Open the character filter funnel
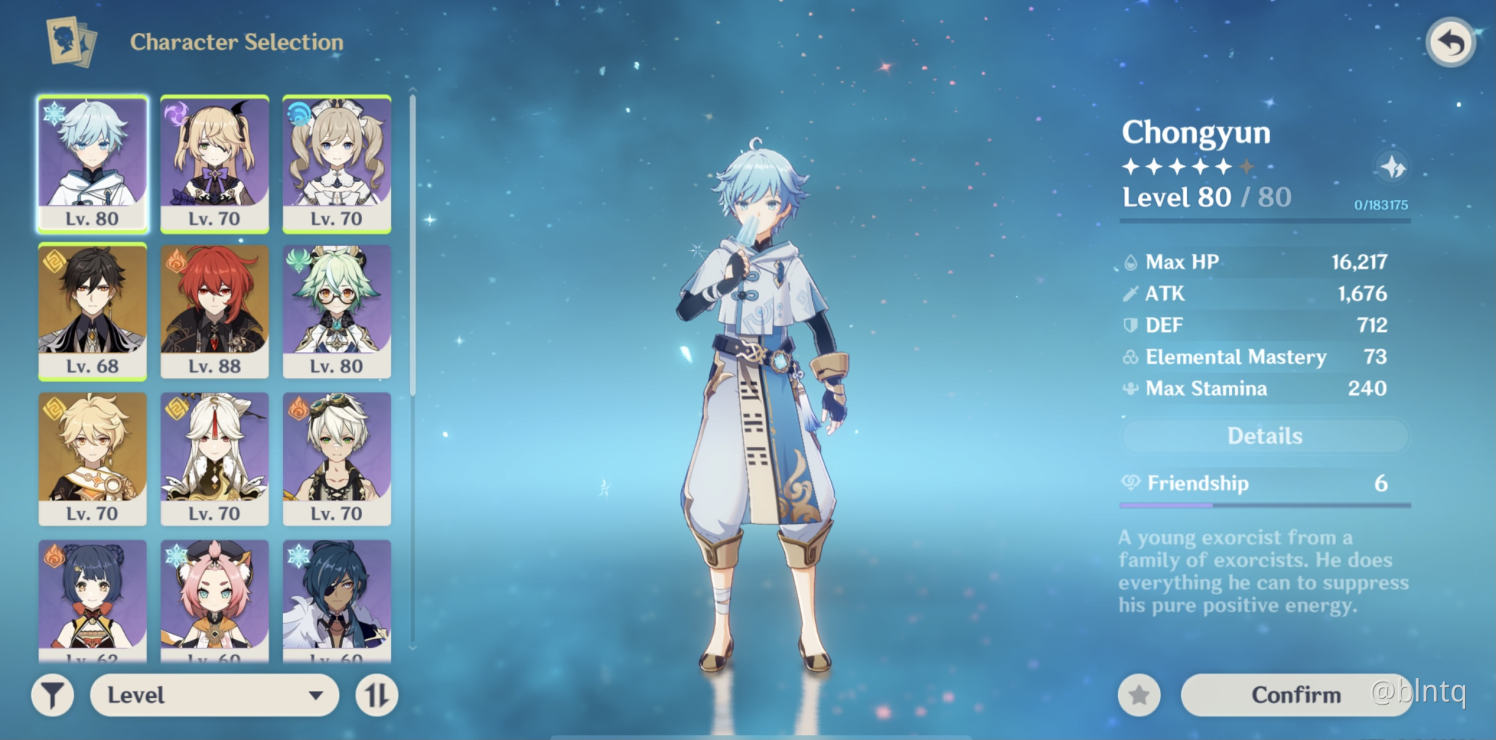 (x=52, y=695)
